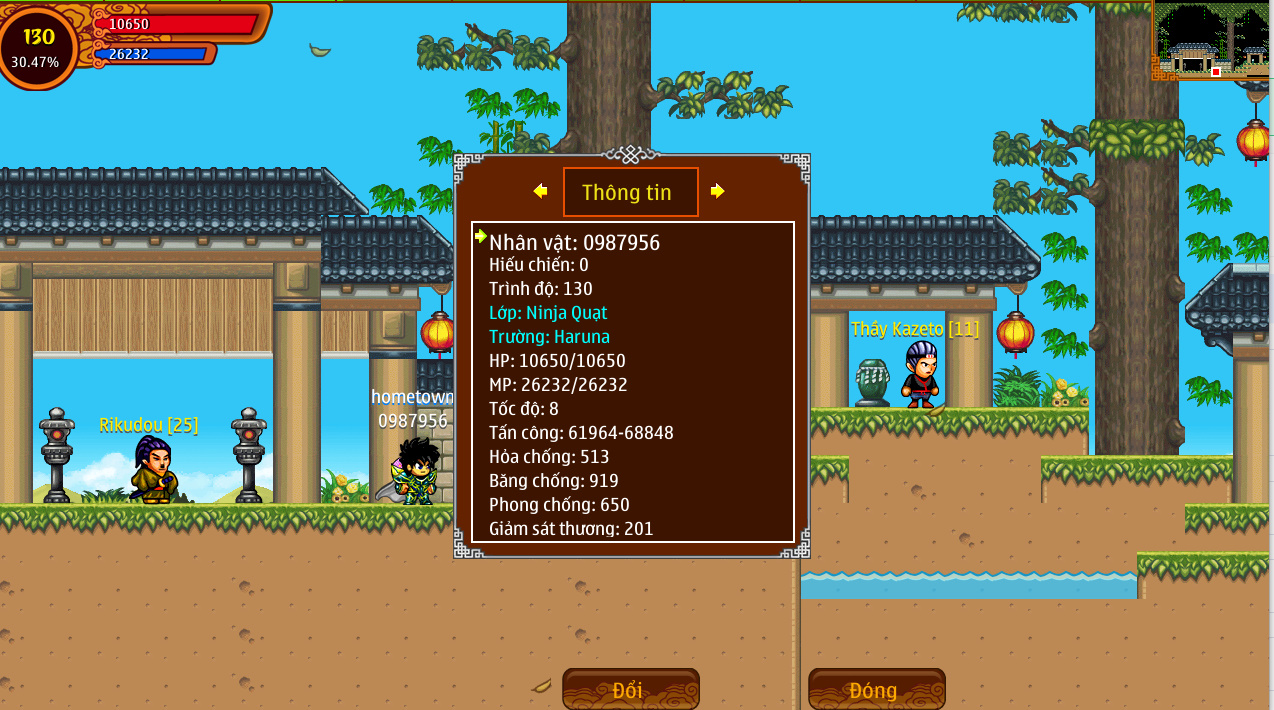Select the Nhân vật: 0987956 row
The image size is (1274, 710).
tap(574, 242)
